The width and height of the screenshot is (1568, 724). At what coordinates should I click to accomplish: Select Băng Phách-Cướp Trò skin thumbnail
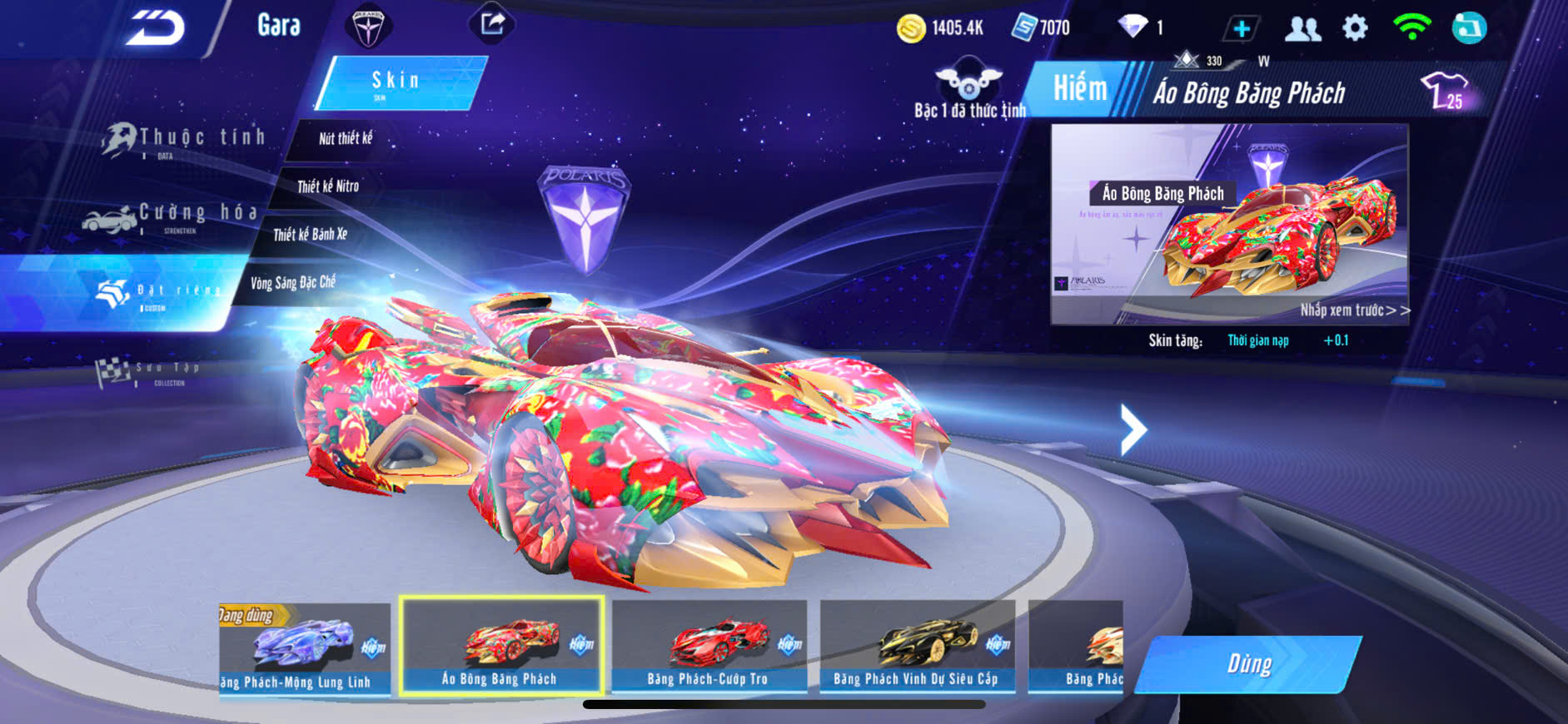click(709, 647)
